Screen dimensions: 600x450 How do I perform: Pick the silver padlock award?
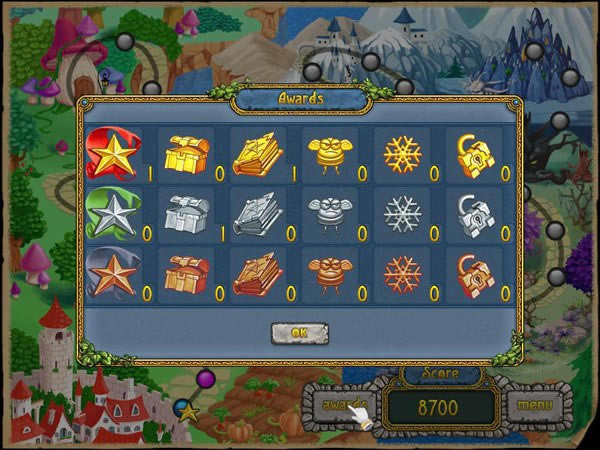[474, 214]
